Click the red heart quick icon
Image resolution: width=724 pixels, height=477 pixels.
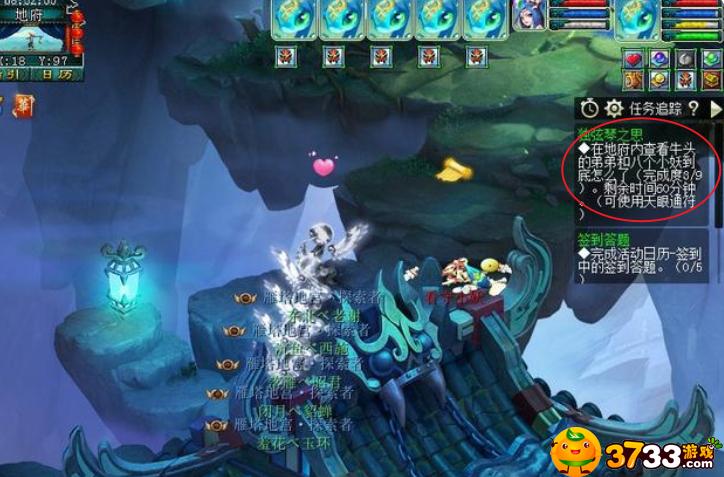click(633, 58)
